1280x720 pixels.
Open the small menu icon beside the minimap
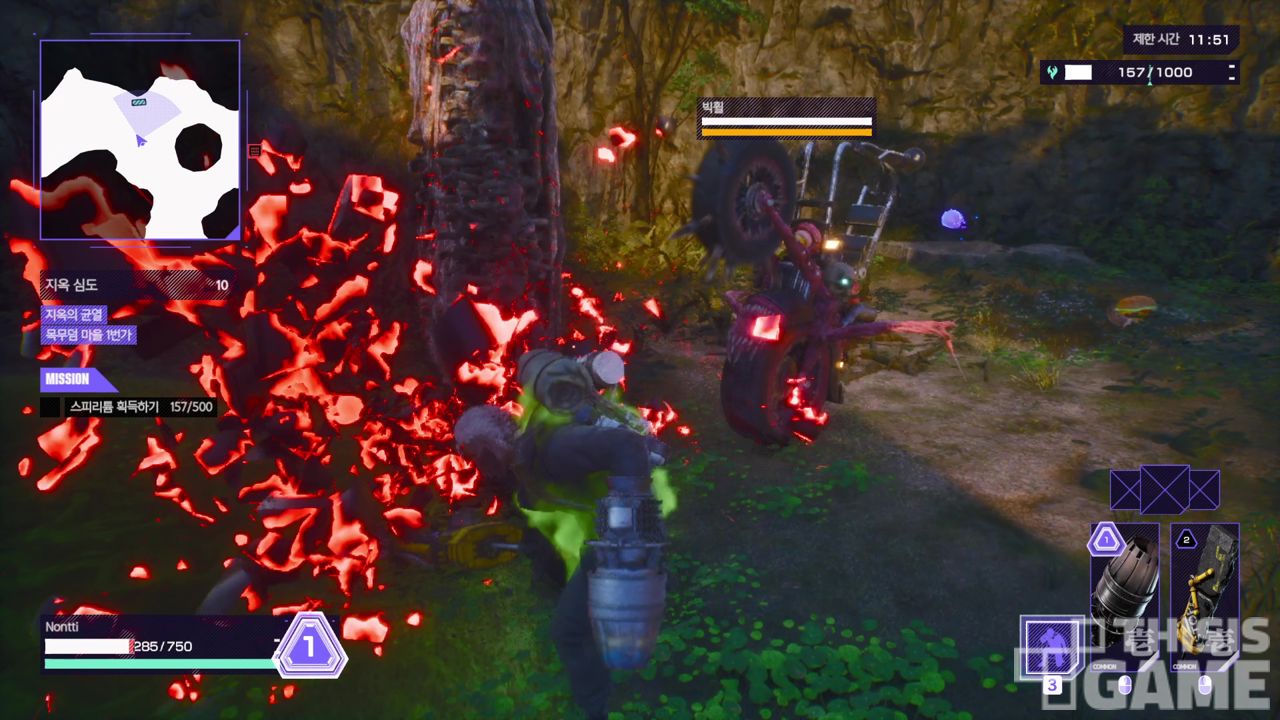pos(255,151)
